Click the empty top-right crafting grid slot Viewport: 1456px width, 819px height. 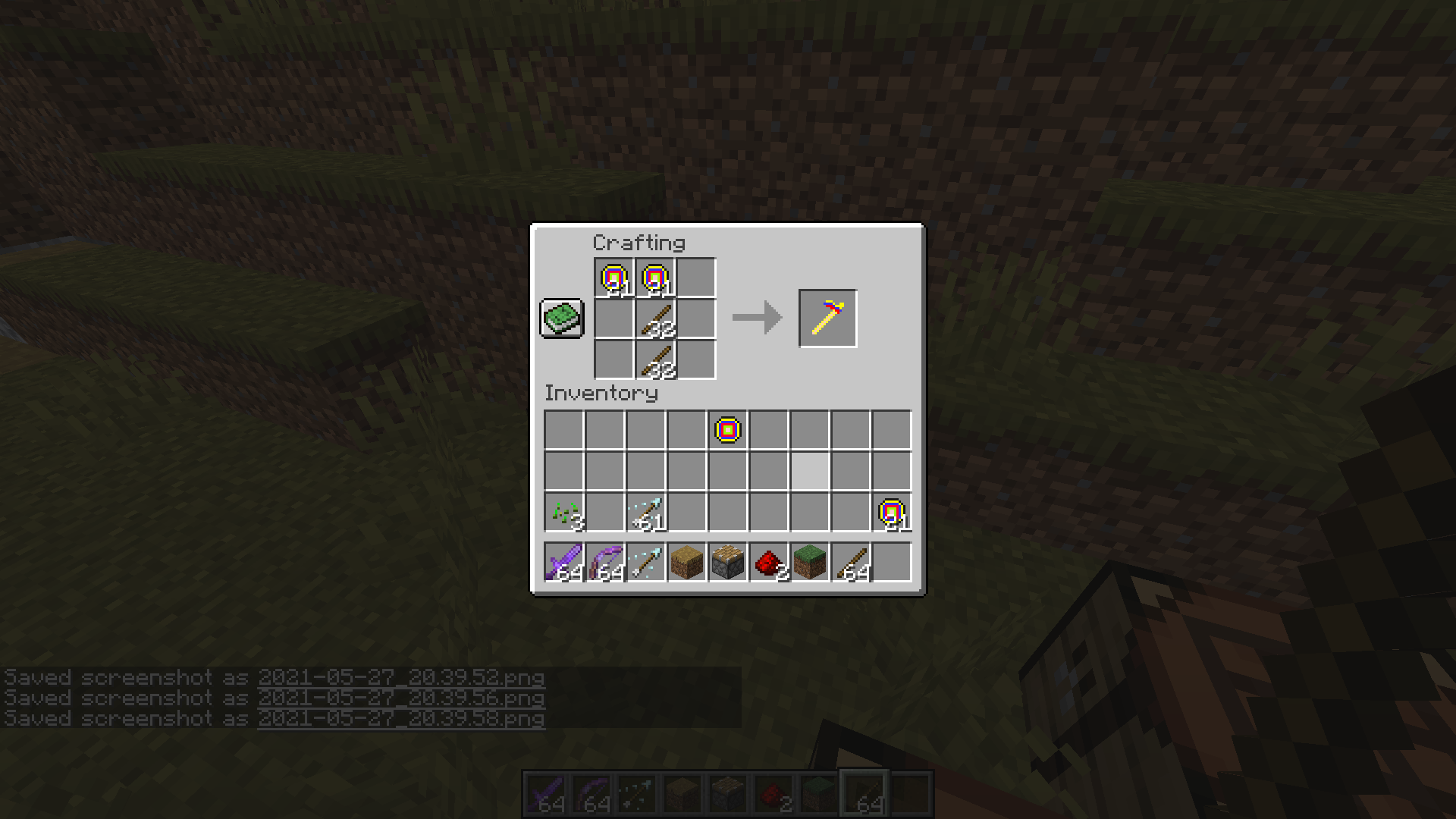696,277
